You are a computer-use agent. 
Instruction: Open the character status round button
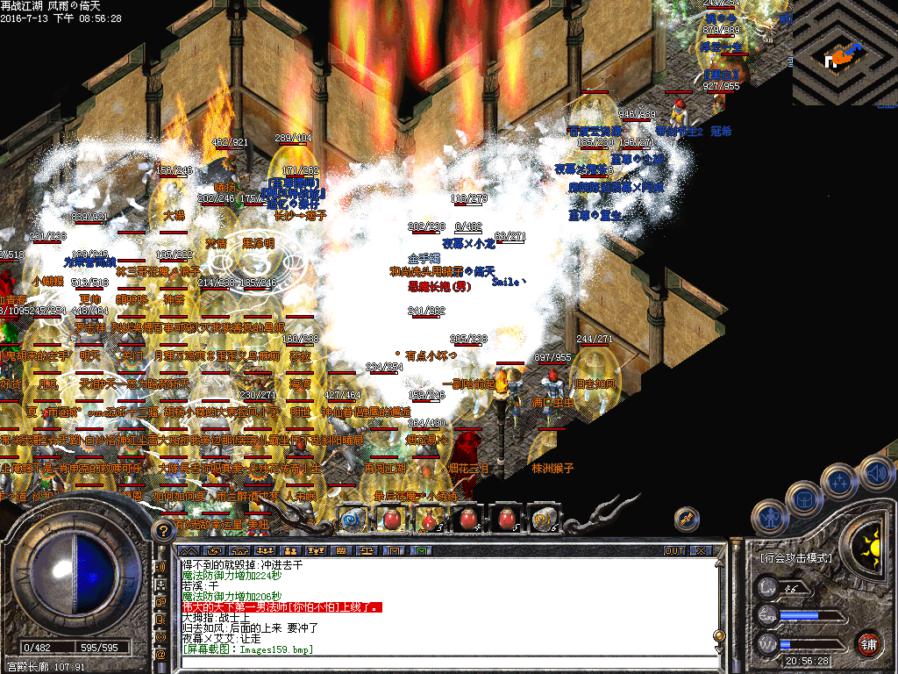(x=771, y=517)
